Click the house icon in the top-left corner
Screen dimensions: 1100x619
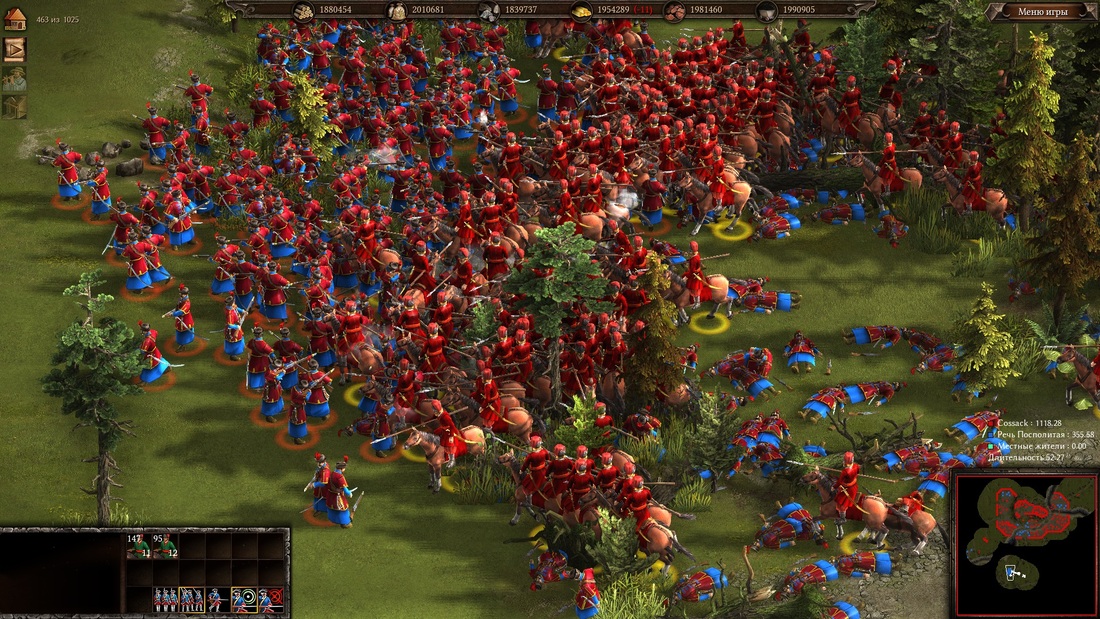[14, 19]
